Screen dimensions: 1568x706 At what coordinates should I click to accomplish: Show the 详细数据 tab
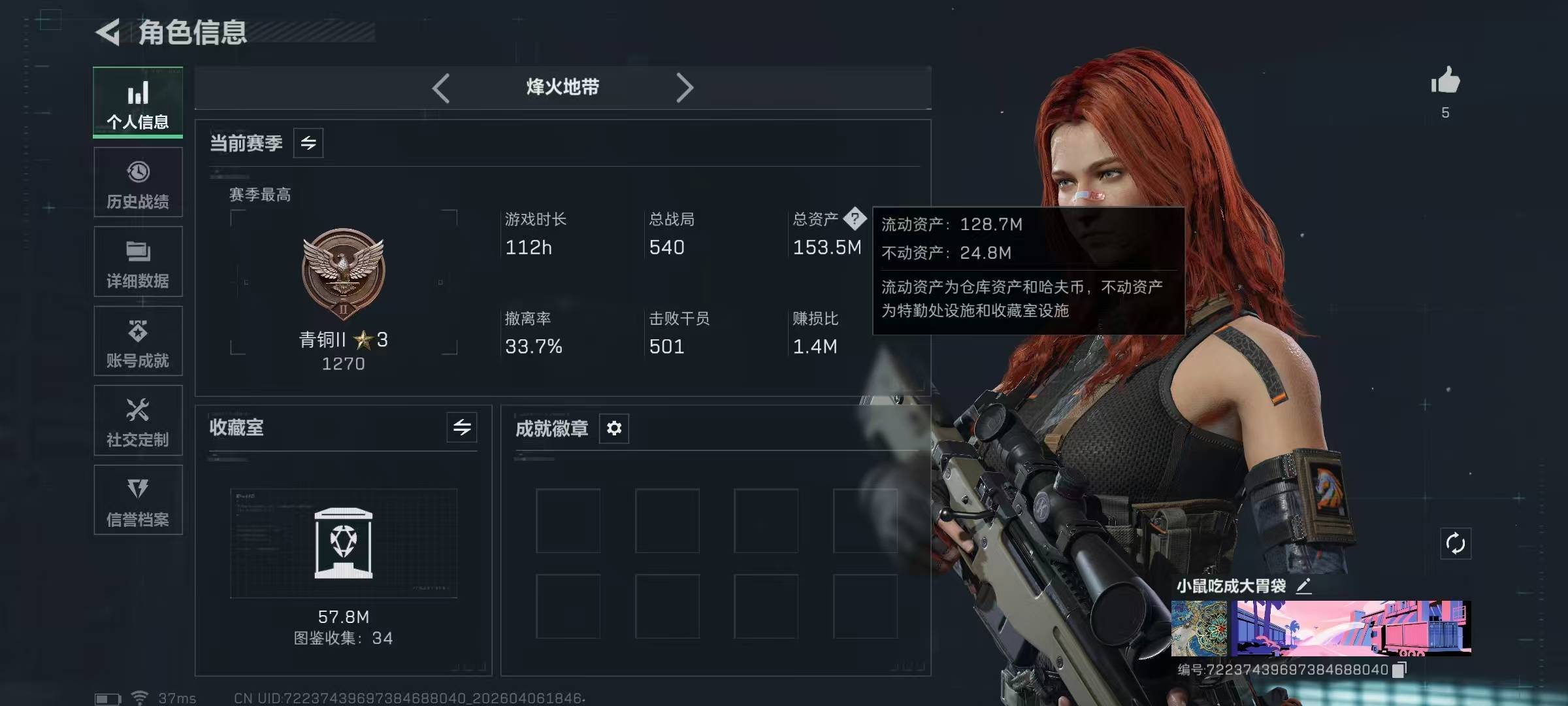click(x=138, y=262)
